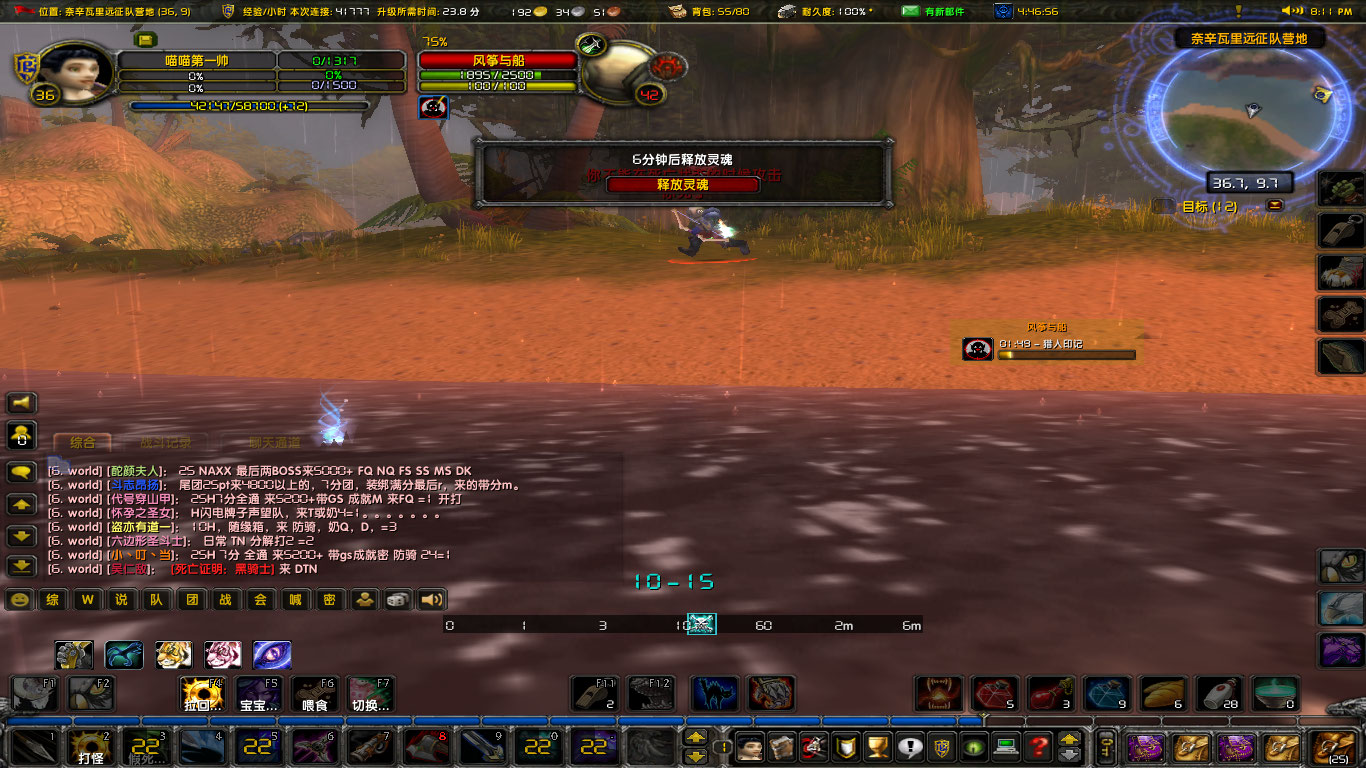Expand the bag bar with the up arrow
Screen dimensions: 1366x768
1069,739
